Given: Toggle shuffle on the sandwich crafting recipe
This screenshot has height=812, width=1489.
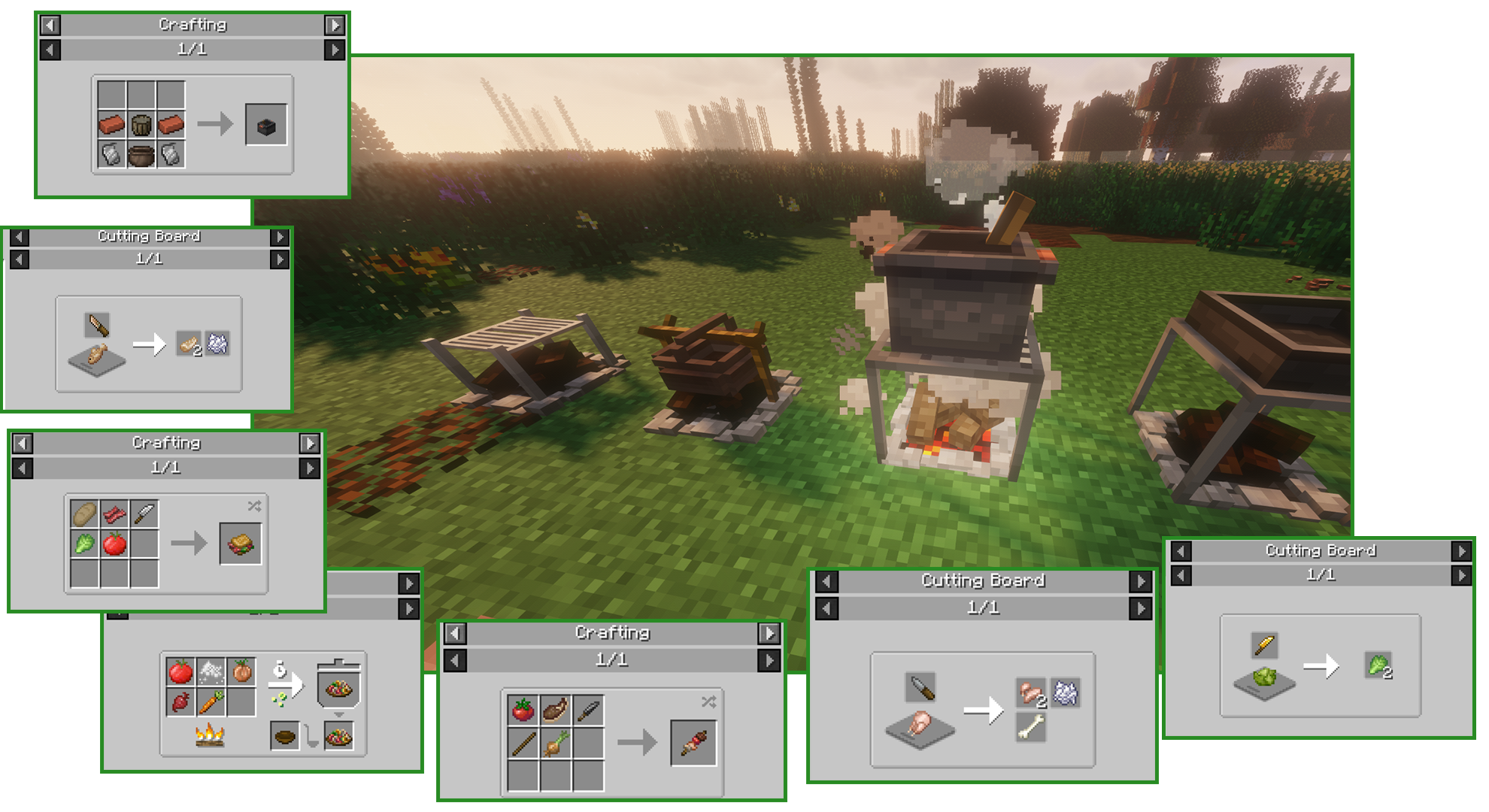Looking at the screenshot, I should (x=254, y=506).
